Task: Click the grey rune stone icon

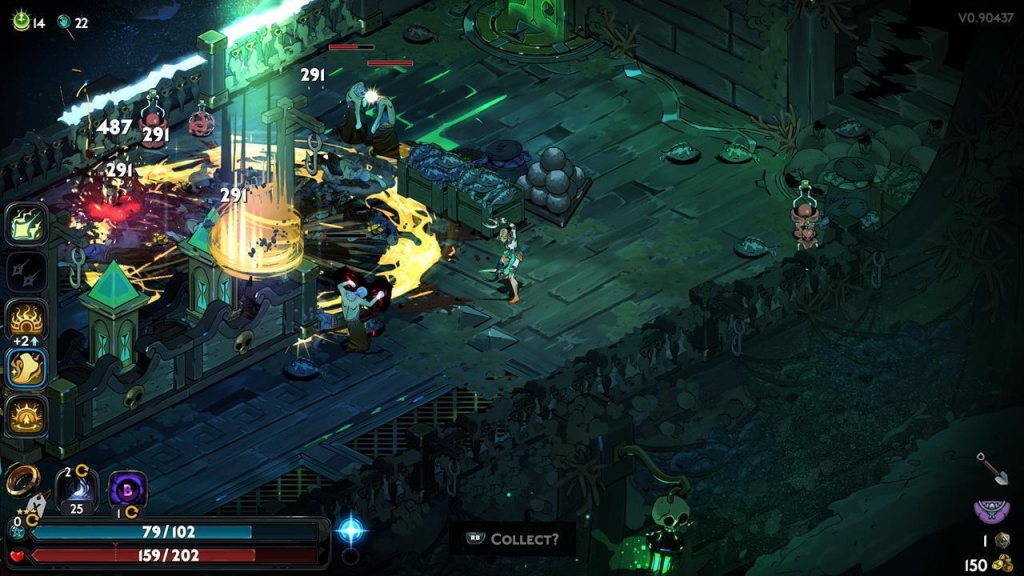Action: 1003,540
